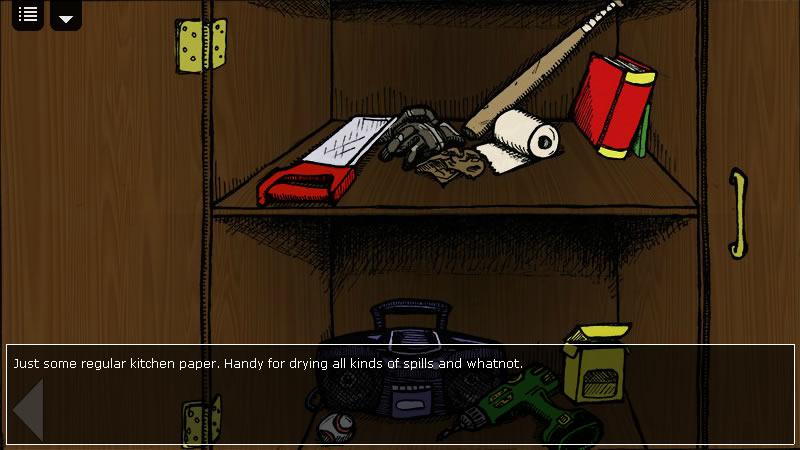Expand the down-arrow dropdown button

66,16
